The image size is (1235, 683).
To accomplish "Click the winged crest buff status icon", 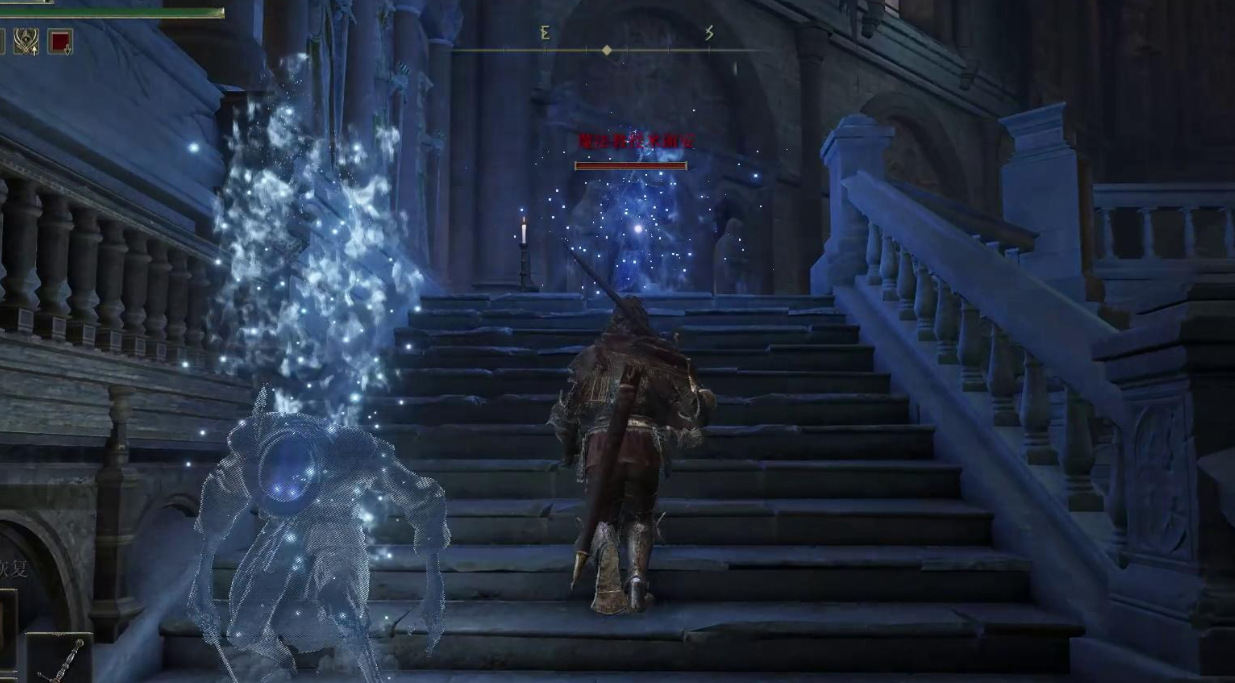I will pos(26,42).
